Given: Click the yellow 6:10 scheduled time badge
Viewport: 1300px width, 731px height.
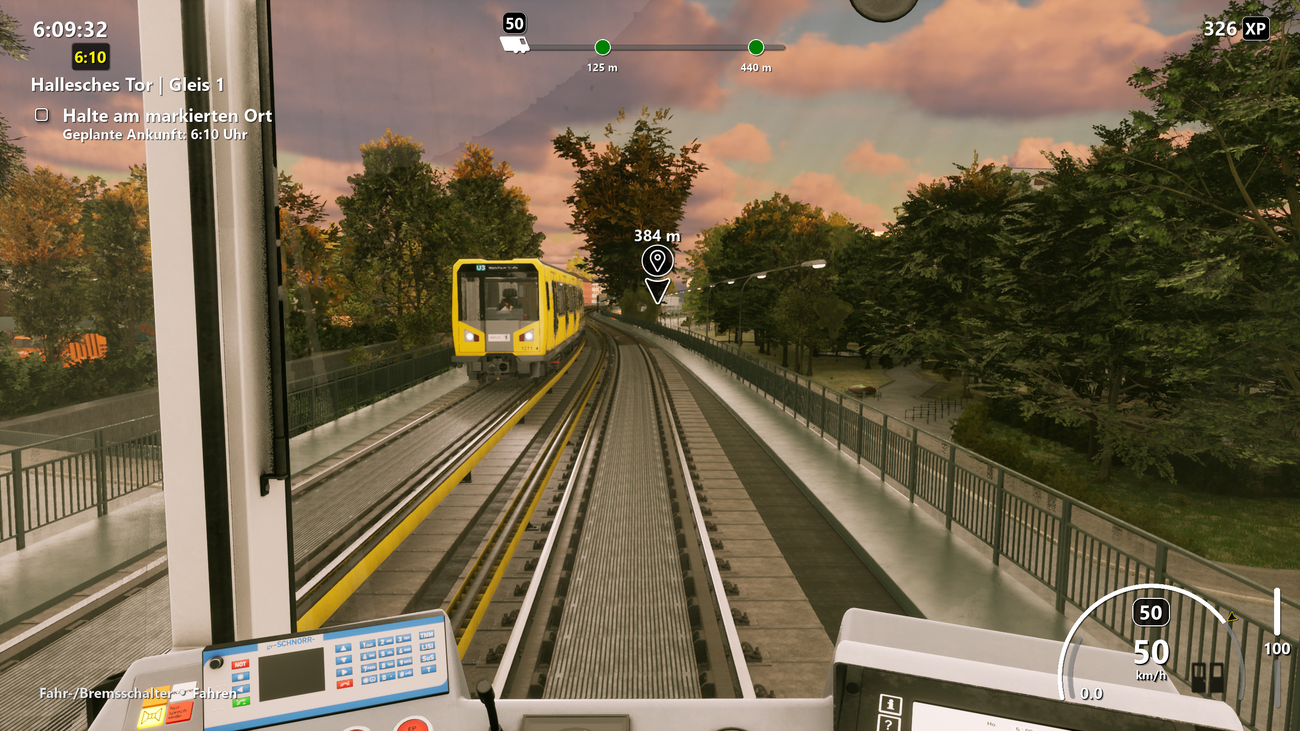Looking at the screenshot, I should click(91, 56).
